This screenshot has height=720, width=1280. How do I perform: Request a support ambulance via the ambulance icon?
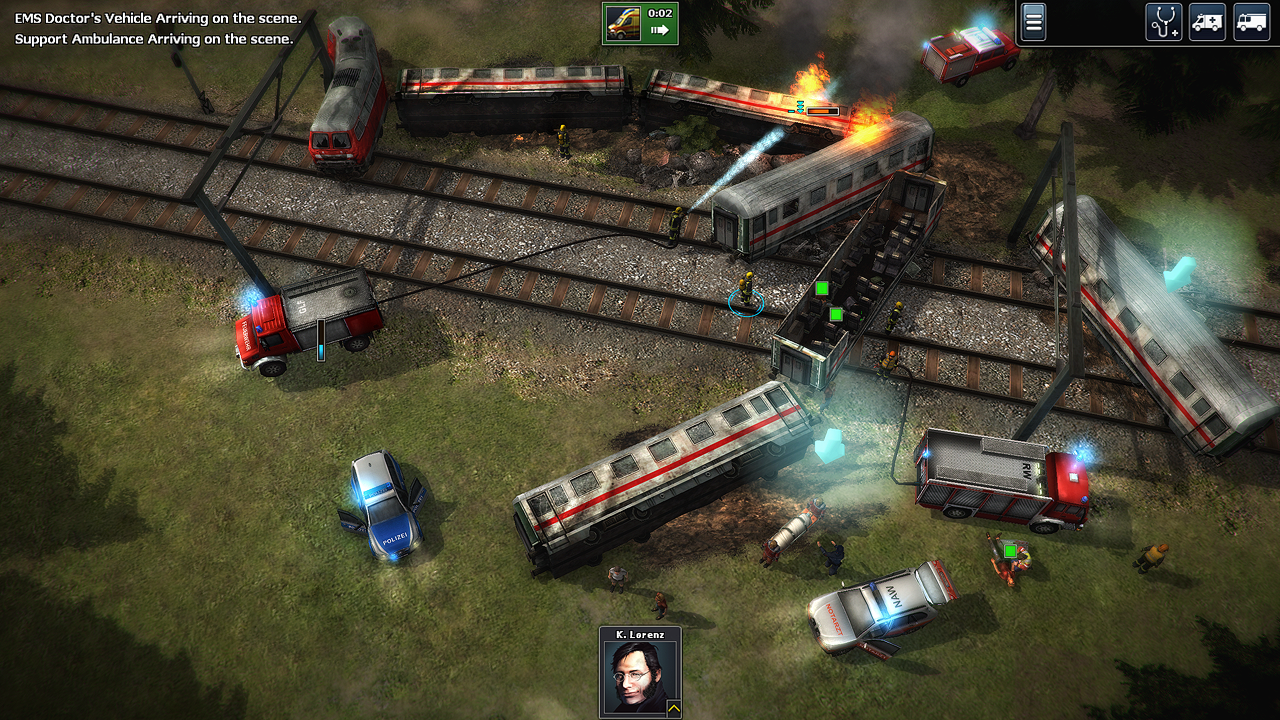click(x=1207, y=21)
